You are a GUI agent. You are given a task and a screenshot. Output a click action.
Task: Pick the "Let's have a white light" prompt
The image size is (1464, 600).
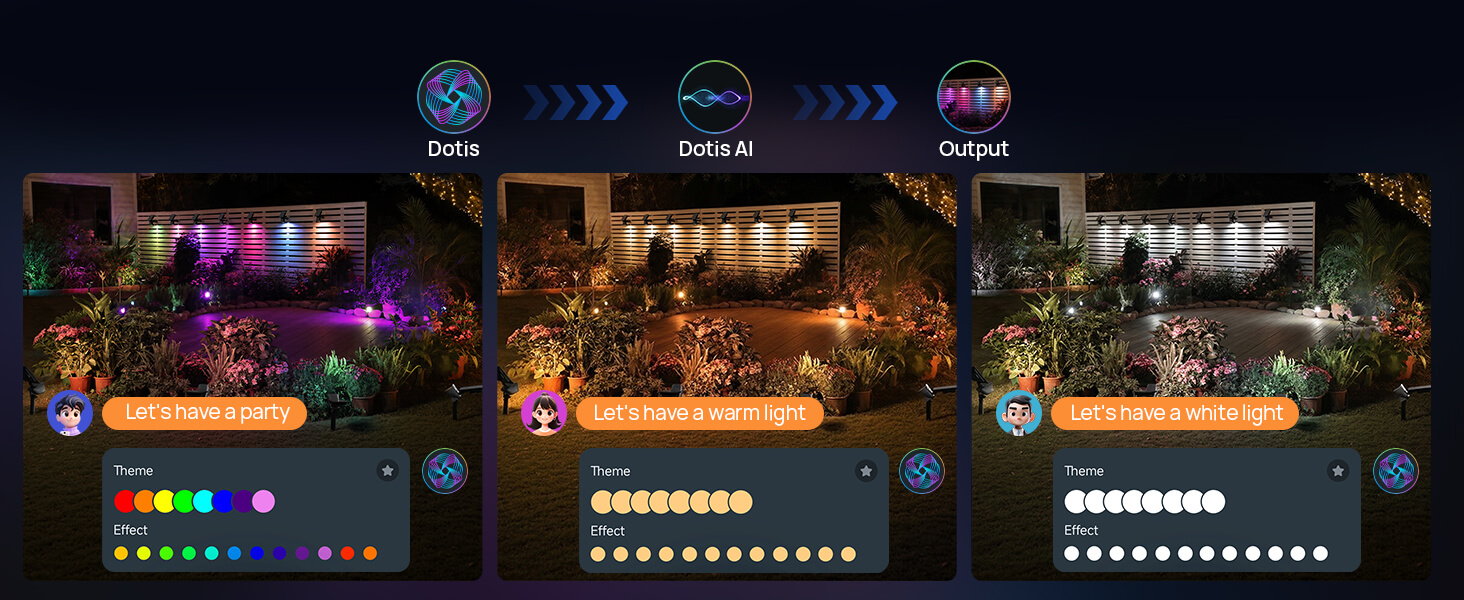pyautogui.click(x=1176, y=414)
